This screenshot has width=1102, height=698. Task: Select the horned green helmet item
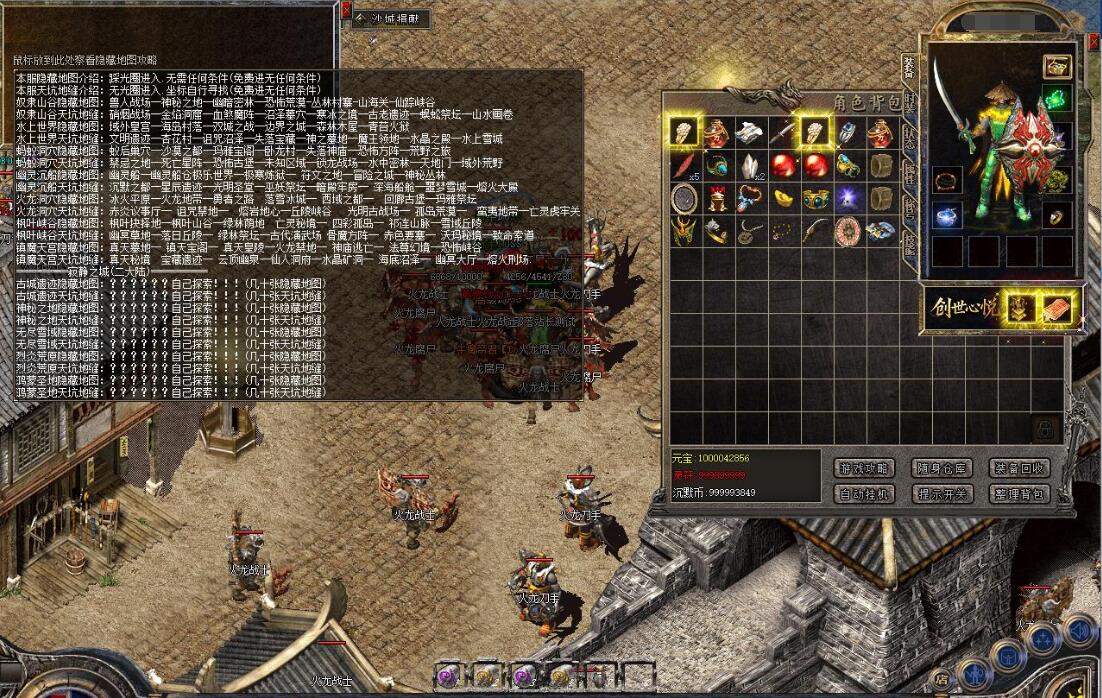point(683,231)
